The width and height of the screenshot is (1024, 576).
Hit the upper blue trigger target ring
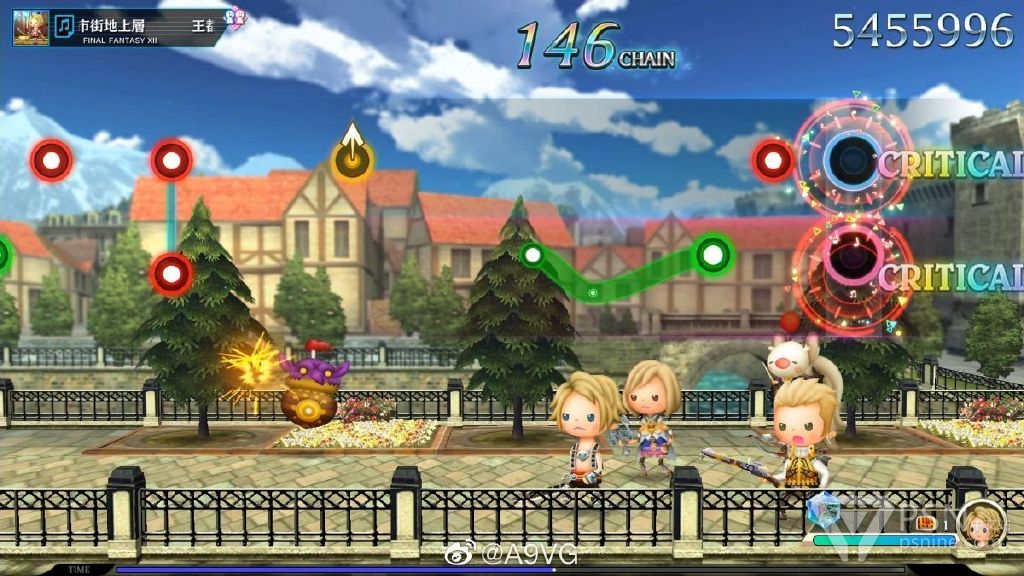(851, 160)
